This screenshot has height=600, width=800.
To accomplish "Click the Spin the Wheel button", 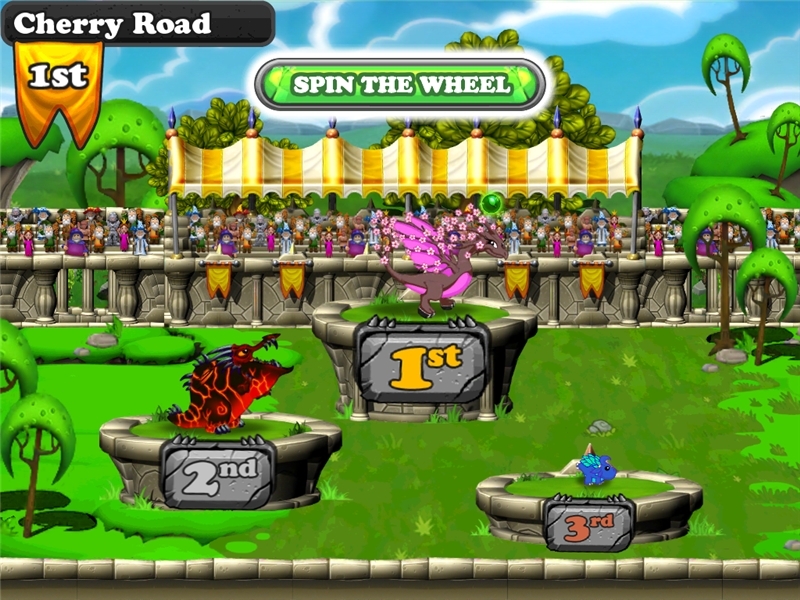I will pyautogui.click(x=401, y=84).
